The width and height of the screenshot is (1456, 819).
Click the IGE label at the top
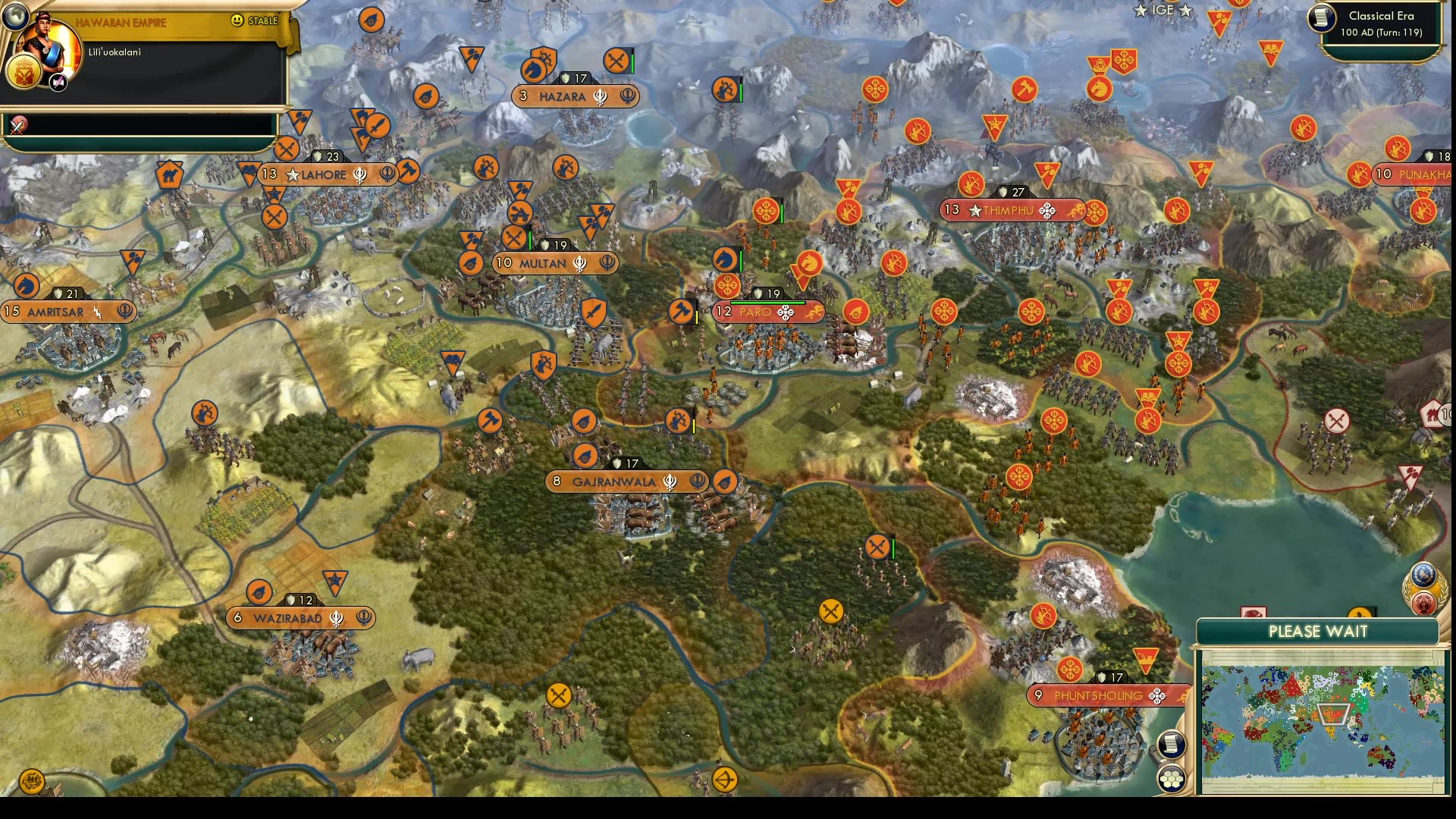[1162, 10]
